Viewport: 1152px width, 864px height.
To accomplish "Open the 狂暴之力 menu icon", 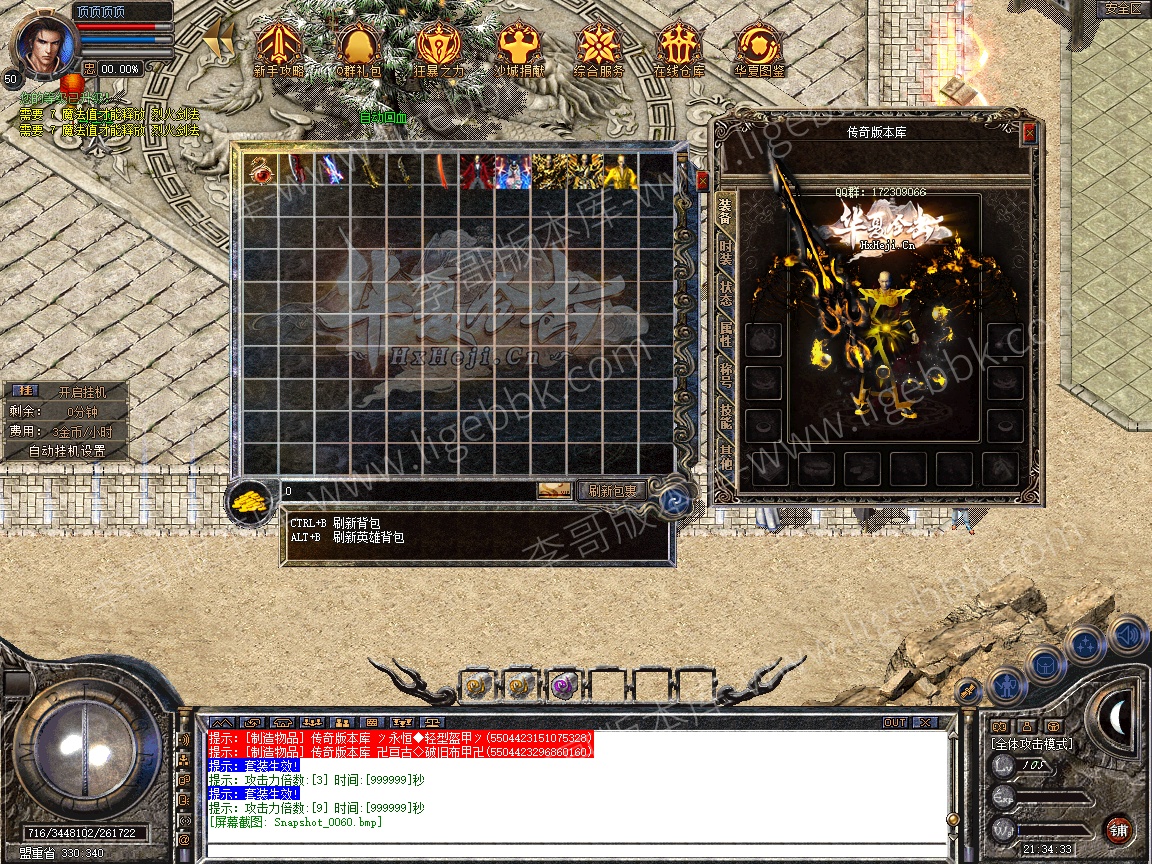I will pos(439,49).
